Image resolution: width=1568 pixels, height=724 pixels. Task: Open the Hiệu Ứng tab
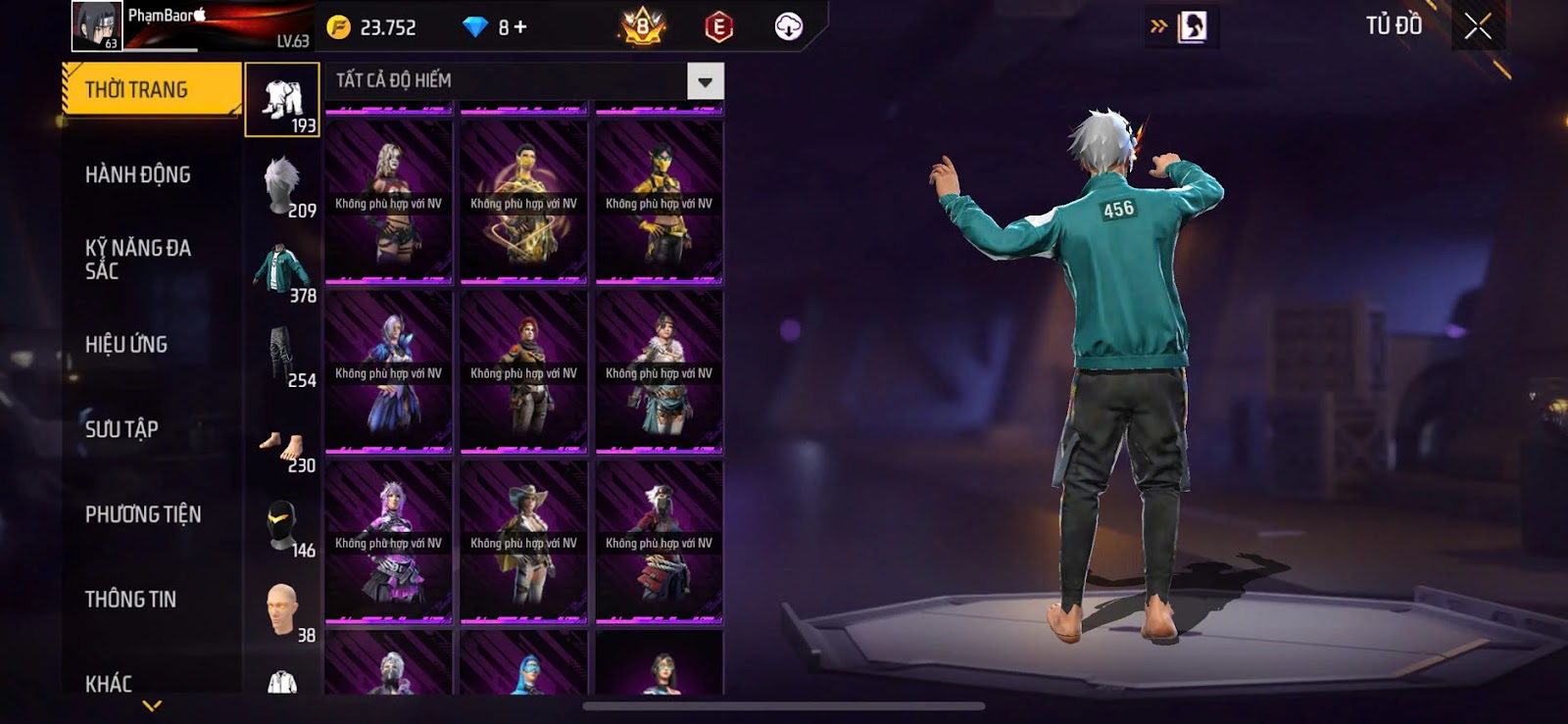(x=126, y=345)
